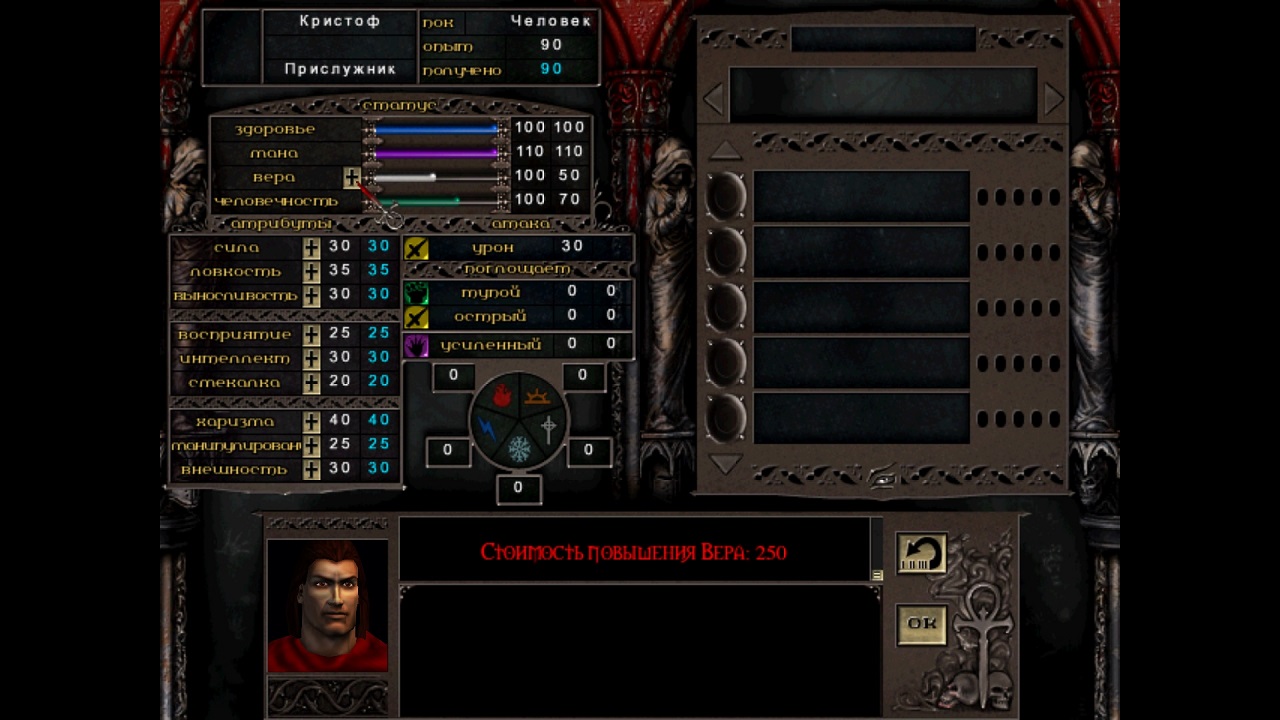
Task: Click Кристоф's character portrait
Action: tap(327, 605)
